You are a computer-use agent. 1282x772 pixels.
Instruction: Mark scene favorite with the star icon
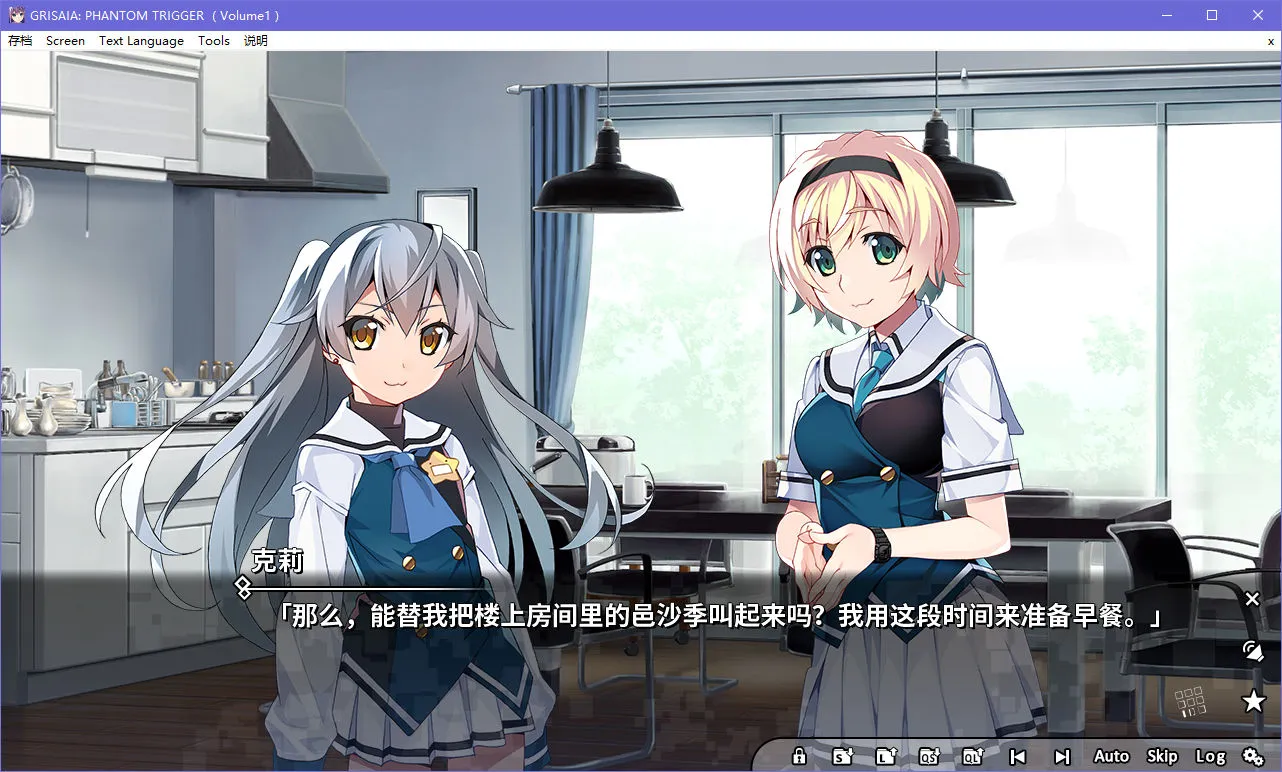click(1253, 701)
